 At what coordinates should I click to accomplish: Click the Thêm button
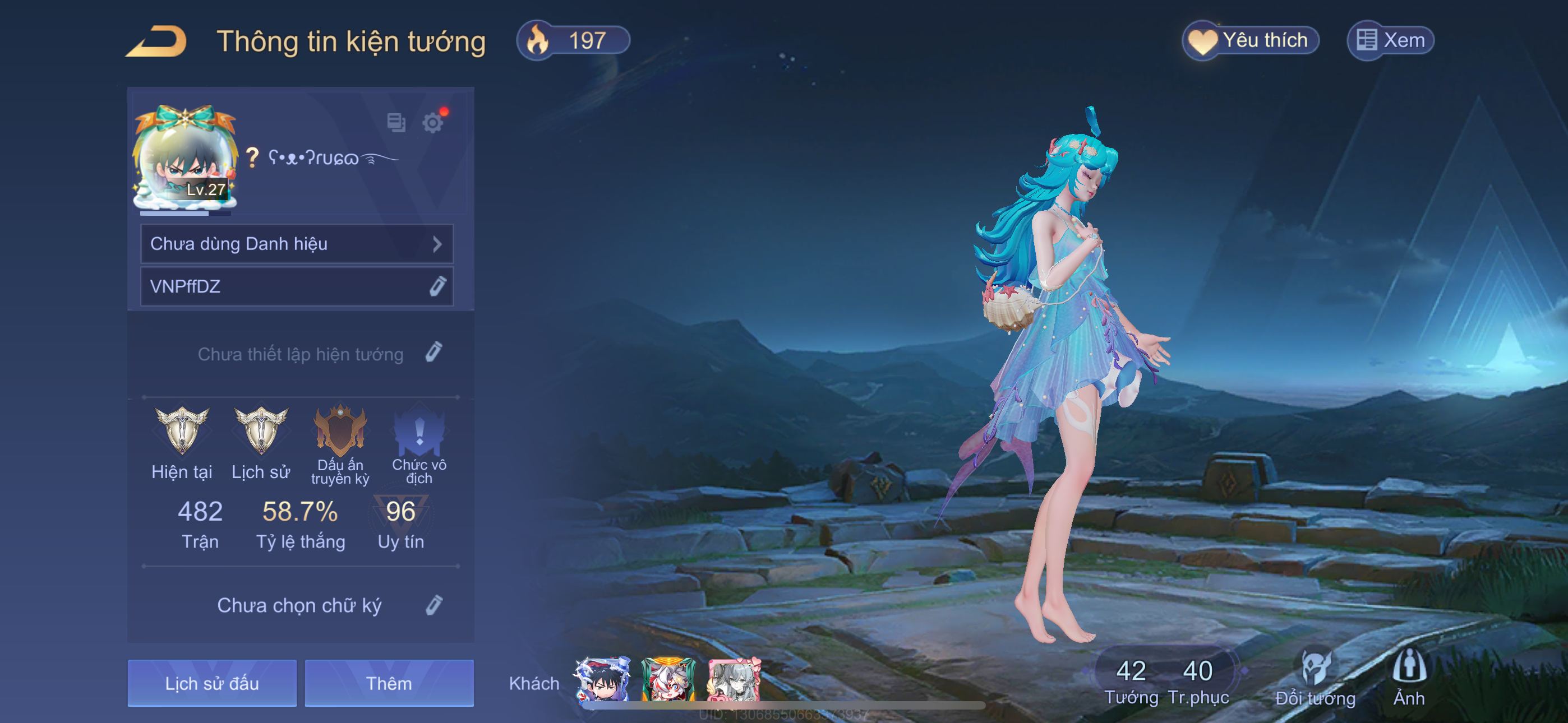coord(389,683)
